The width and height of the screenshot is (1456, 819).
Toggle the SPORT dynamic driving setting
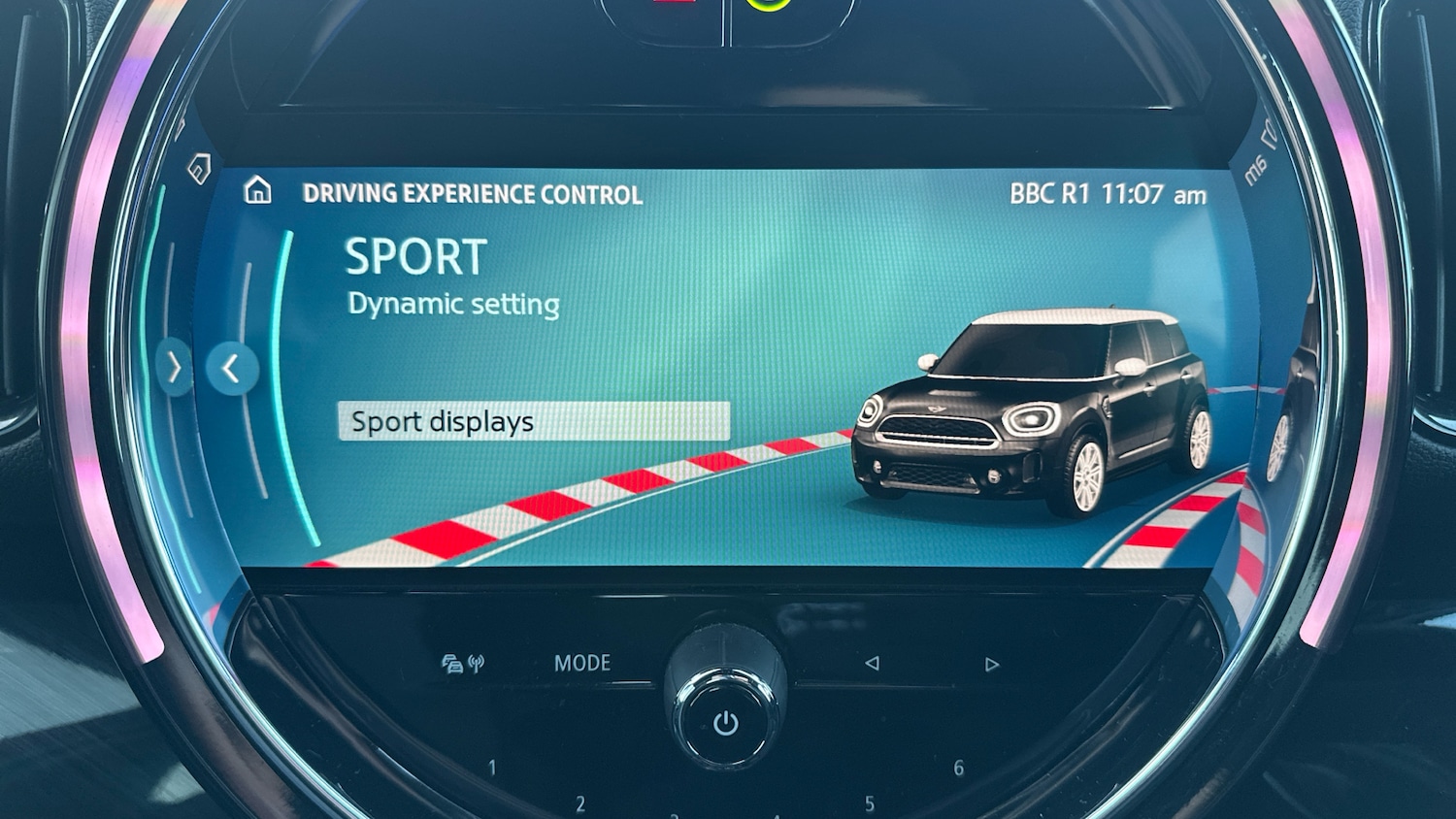415,255
